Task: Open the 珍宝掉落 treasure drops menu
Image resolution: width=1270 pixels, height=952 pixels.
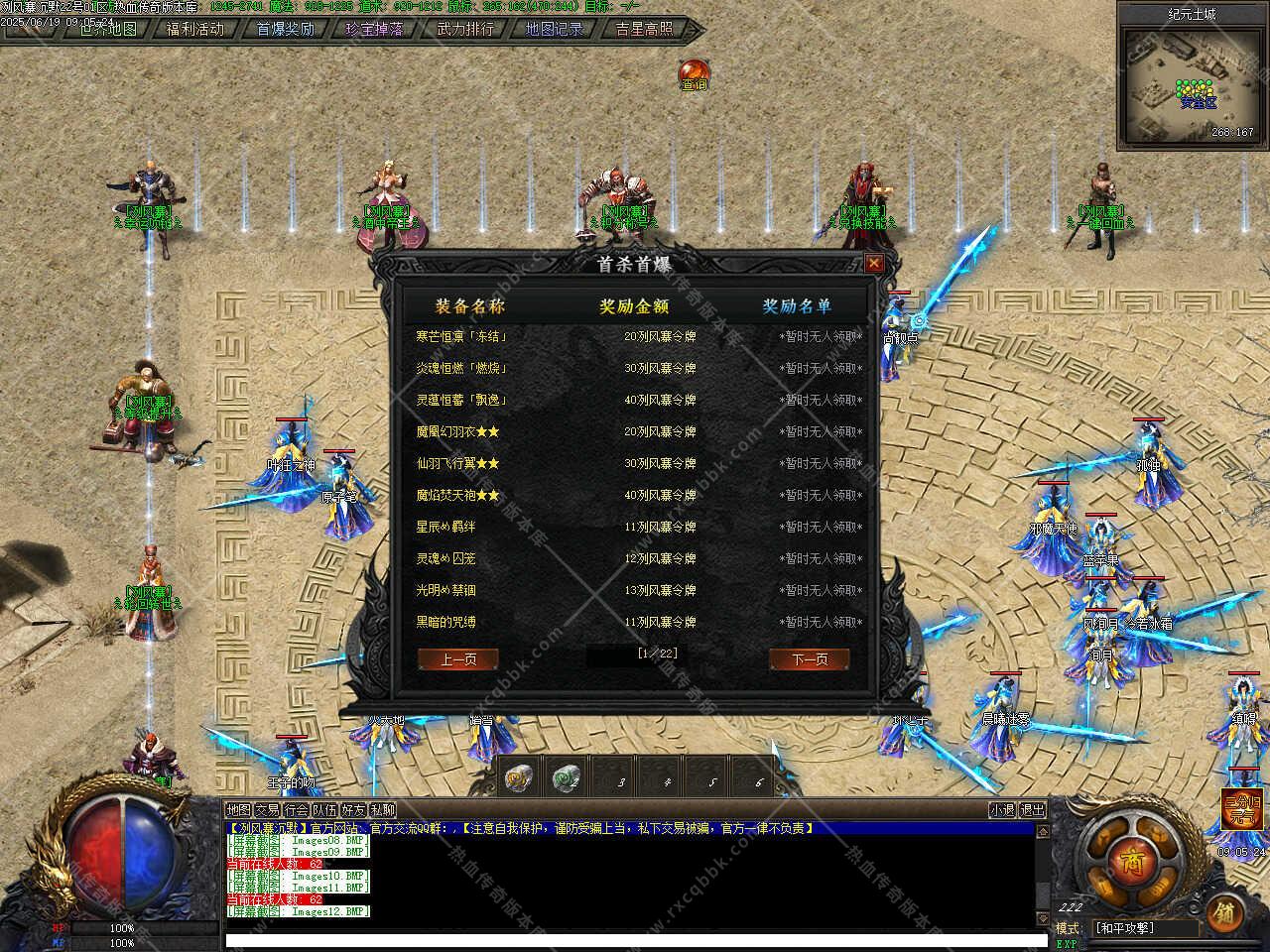Action: [374, 29]
